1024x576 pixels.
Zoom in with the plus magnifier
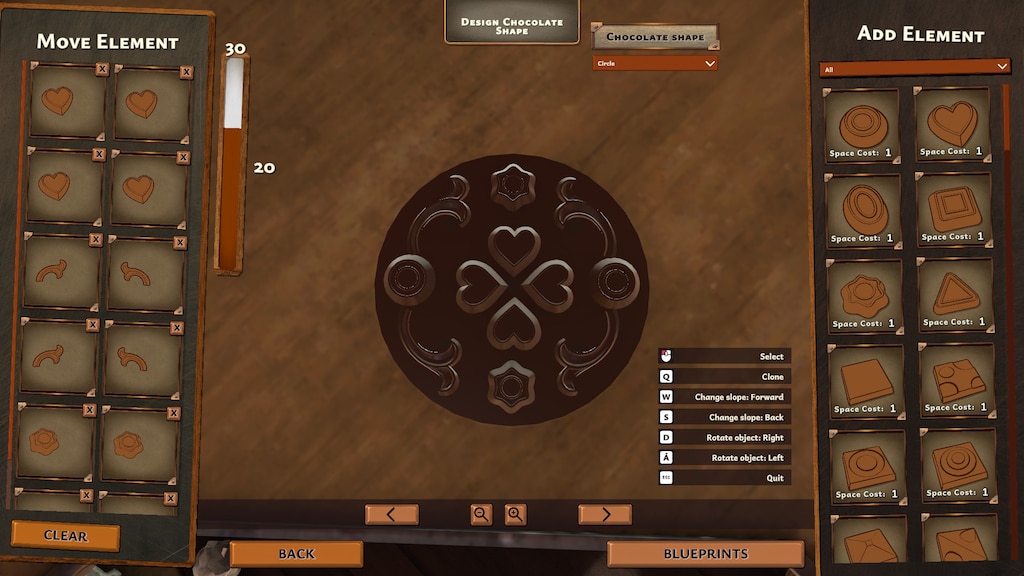click(x=515, y=515)
